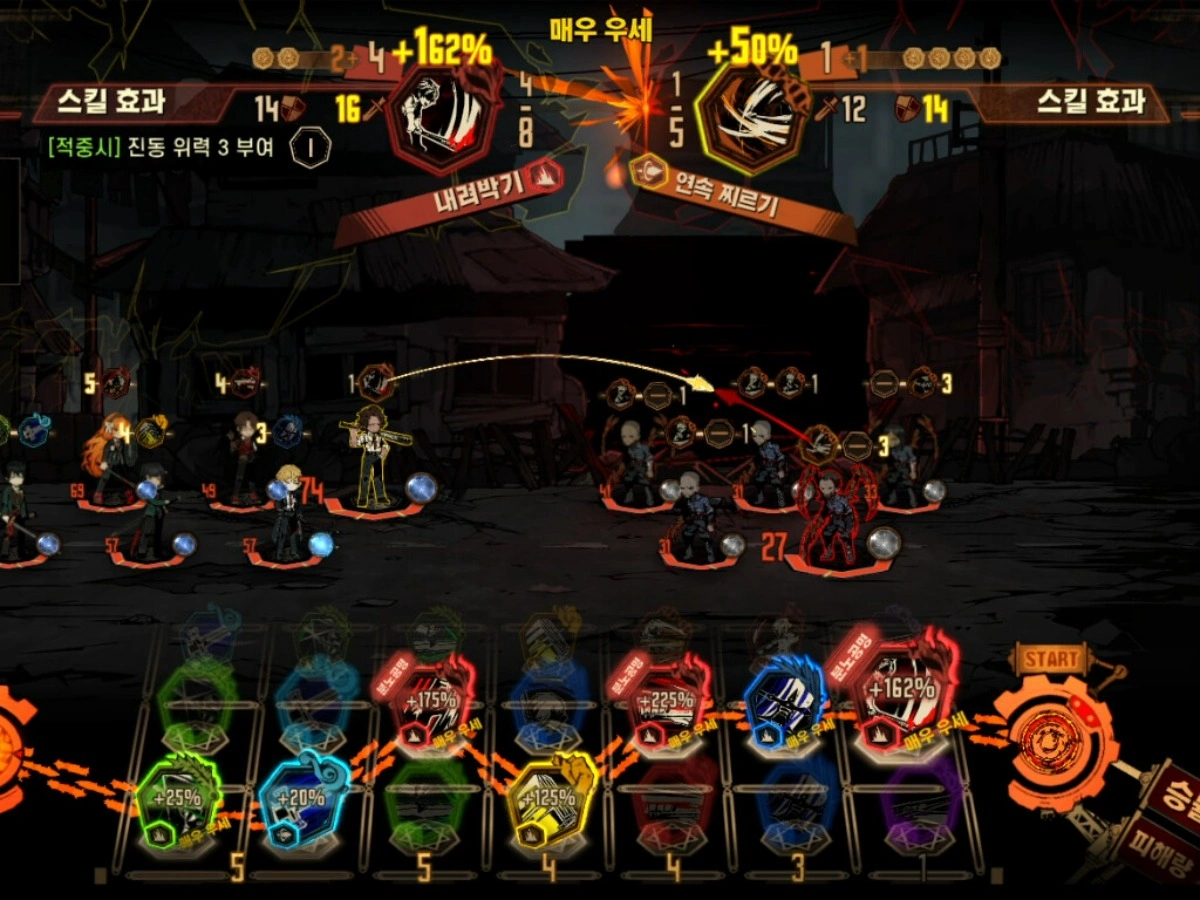Pick the highlighted blue skill icon
Screen dimensions: 1200x900
tap(786, 696)
